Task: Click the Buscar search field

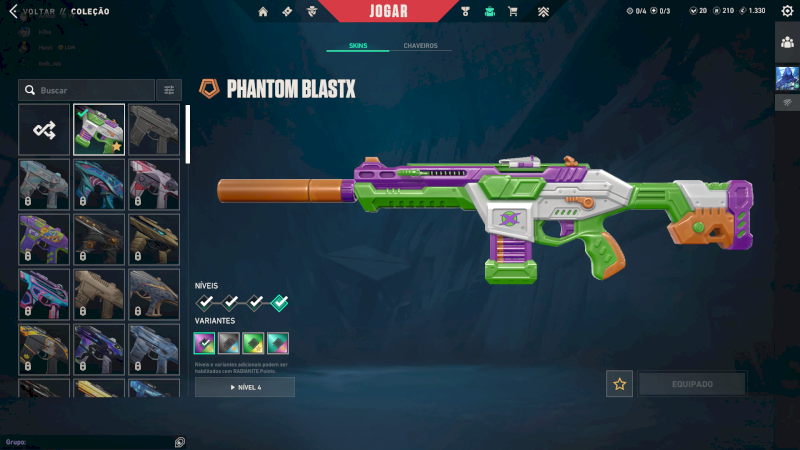Action: (x=87, y=90)
